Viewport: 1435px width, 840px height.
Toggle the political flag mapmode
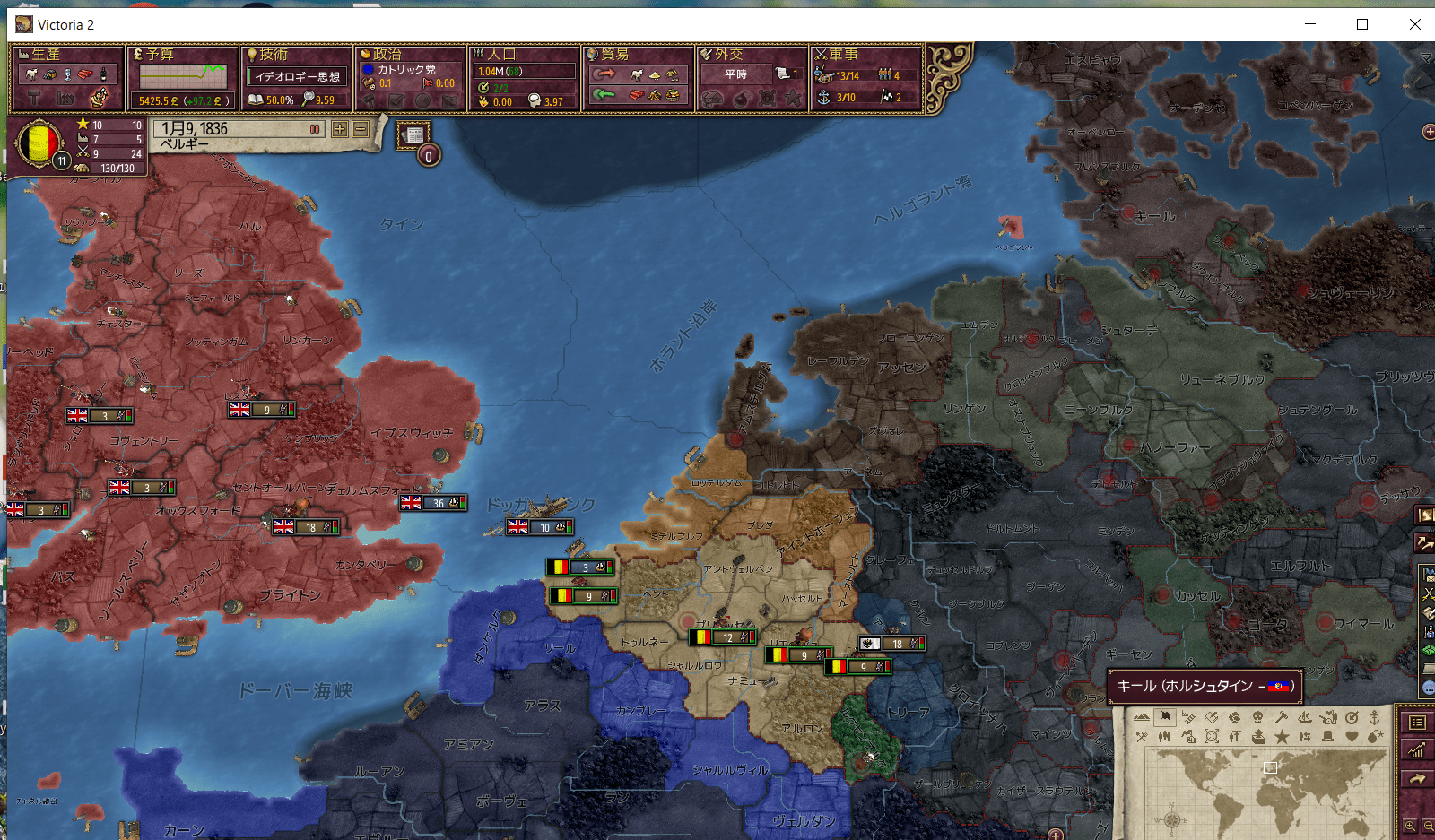click(x=1163, y=719)
